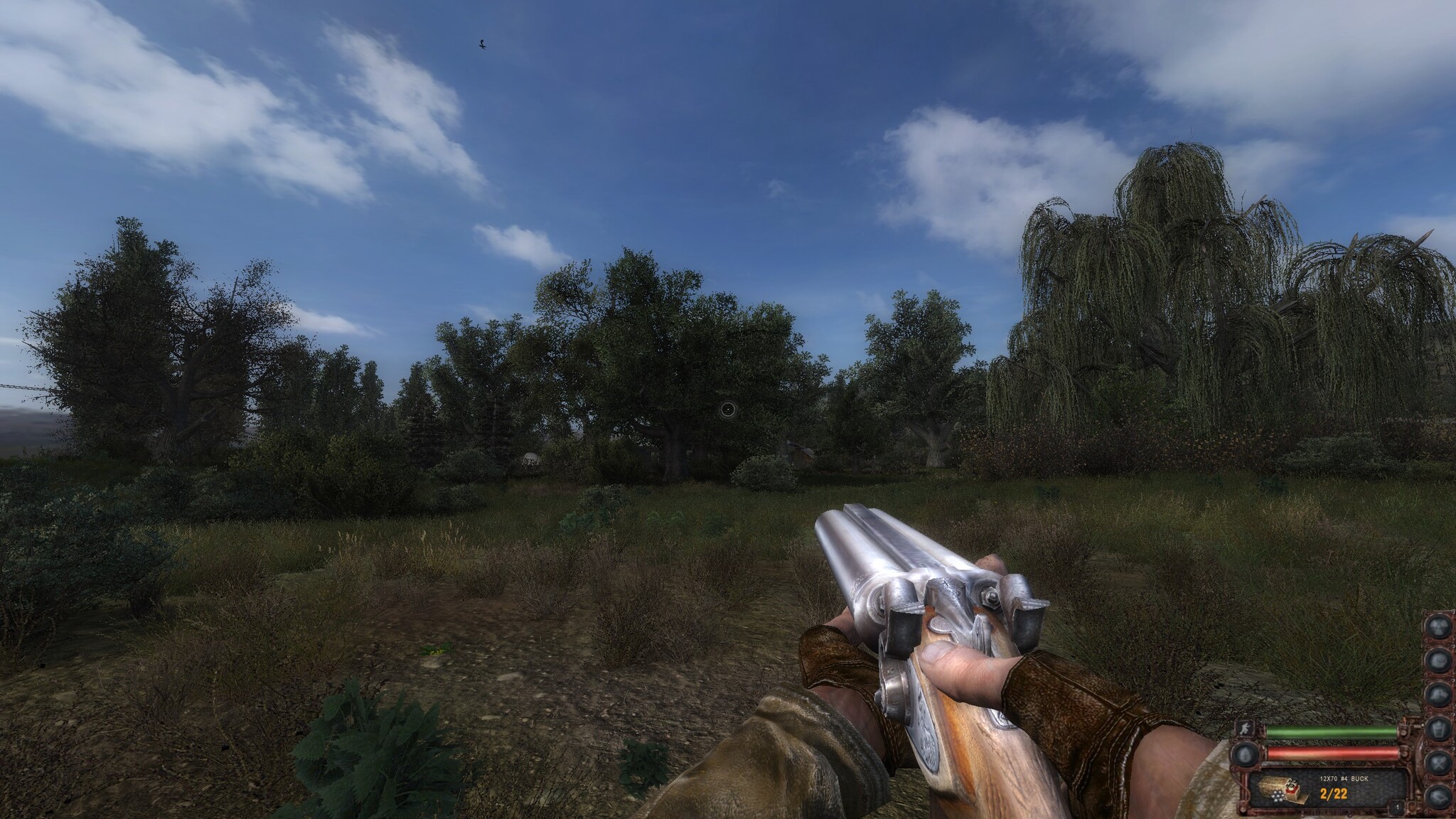Select the running man stamina icon

[x=1244, y=732]
